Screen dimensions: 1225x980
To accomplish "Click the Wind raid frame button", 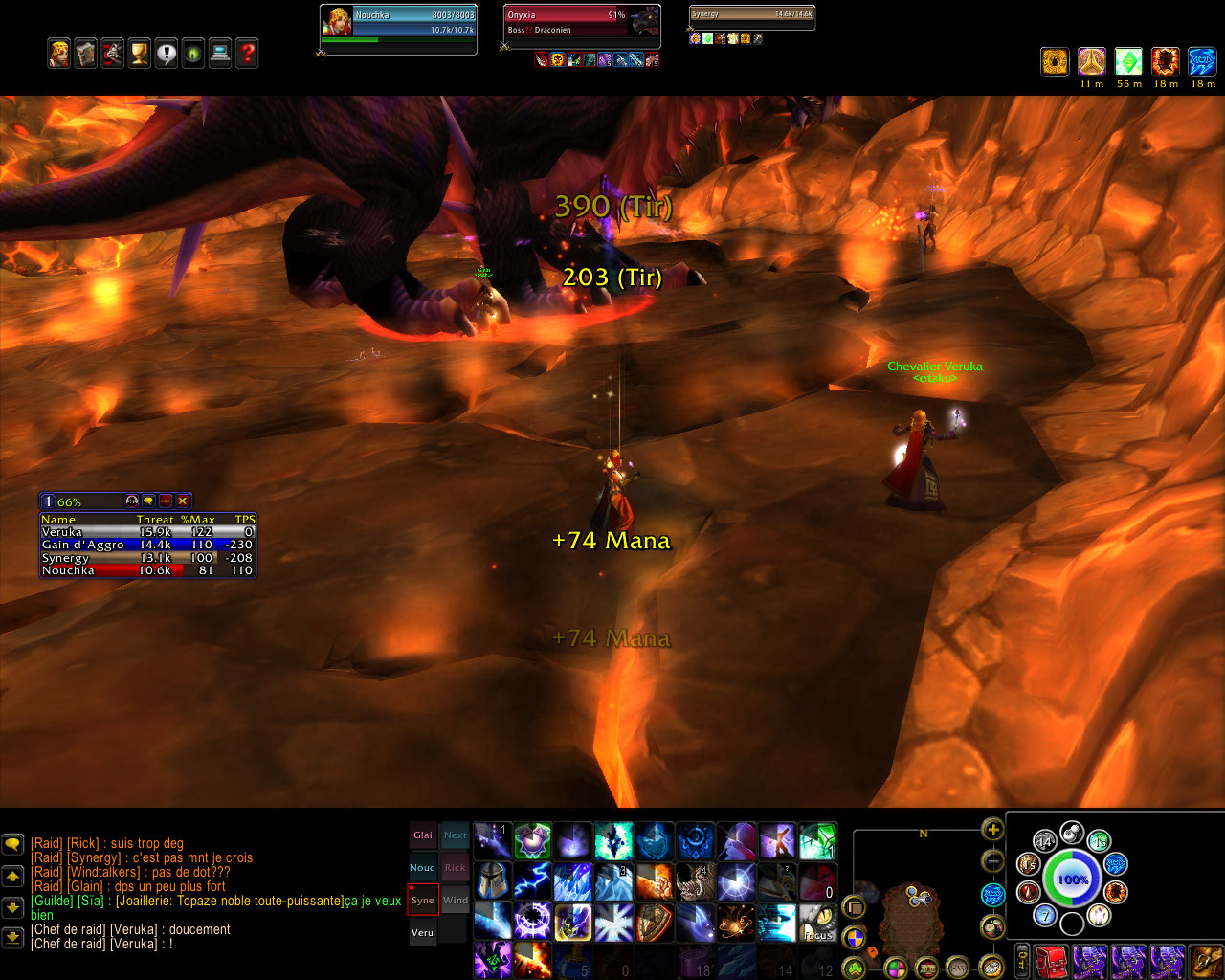I will 456,901.
